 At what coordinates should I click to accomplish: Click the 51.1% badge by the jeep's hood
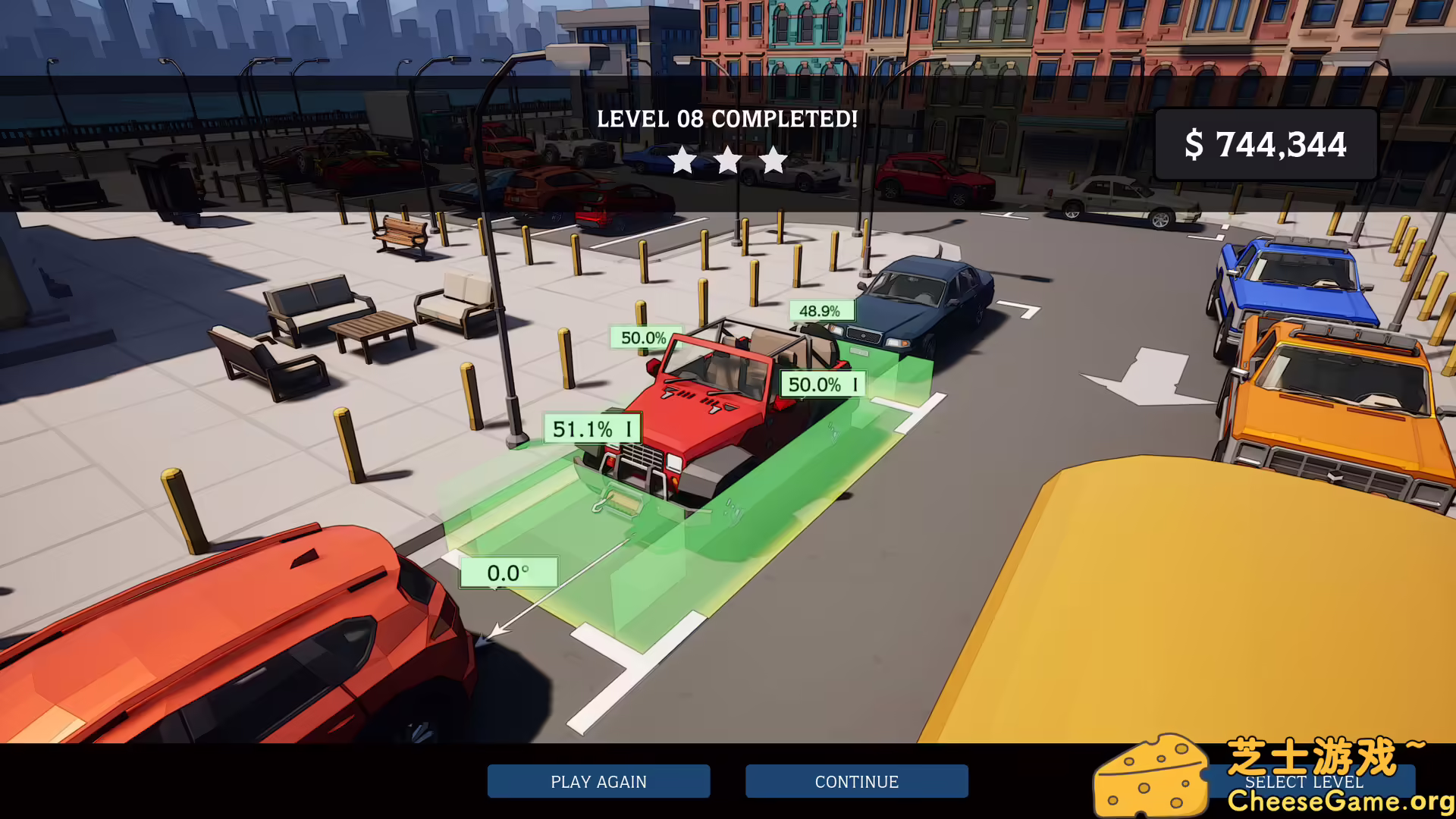pyautogui.click(x=590, y=428)
